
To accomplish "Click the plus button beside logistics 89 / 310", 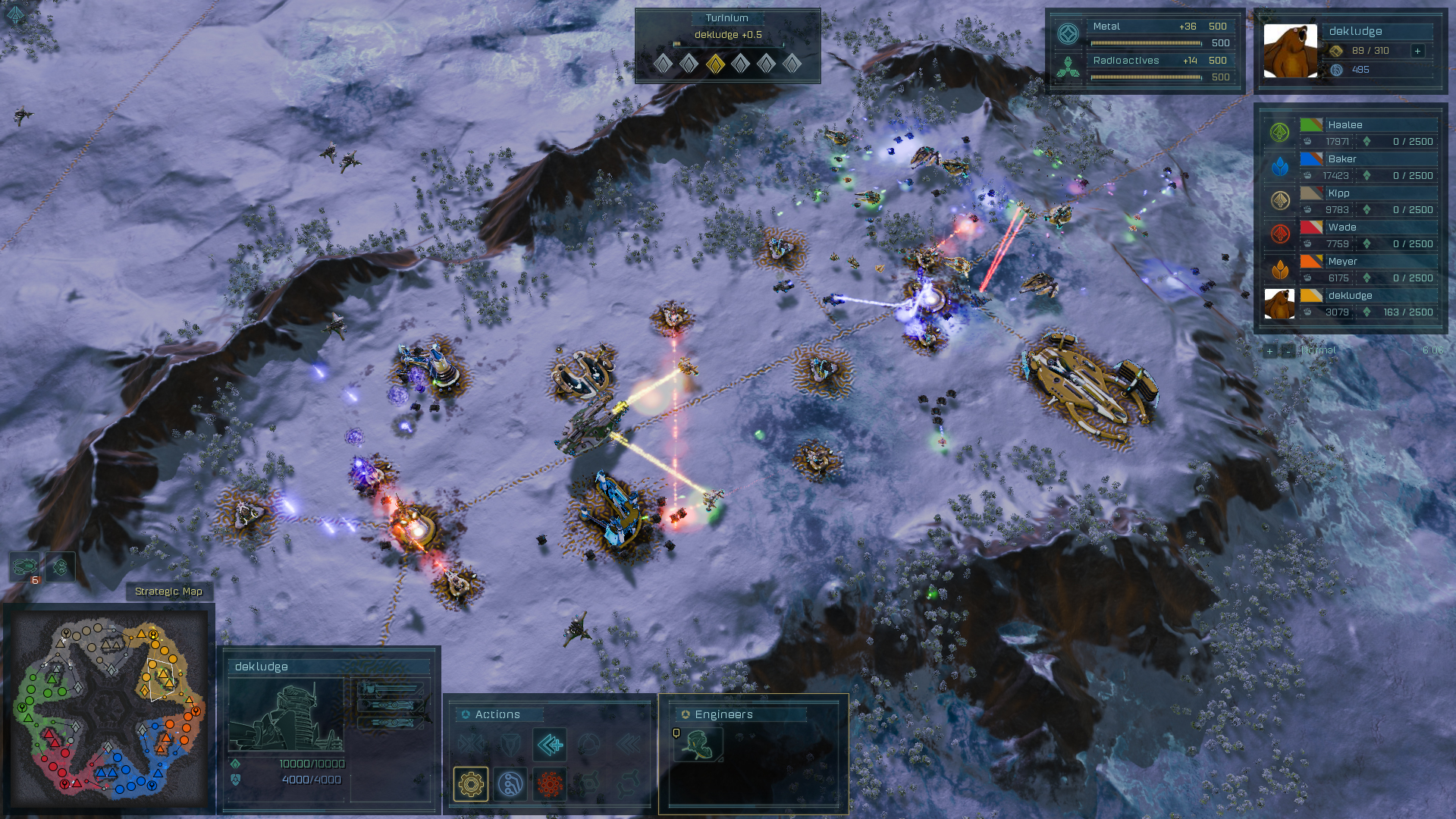I will click(x=1417, y=51).
